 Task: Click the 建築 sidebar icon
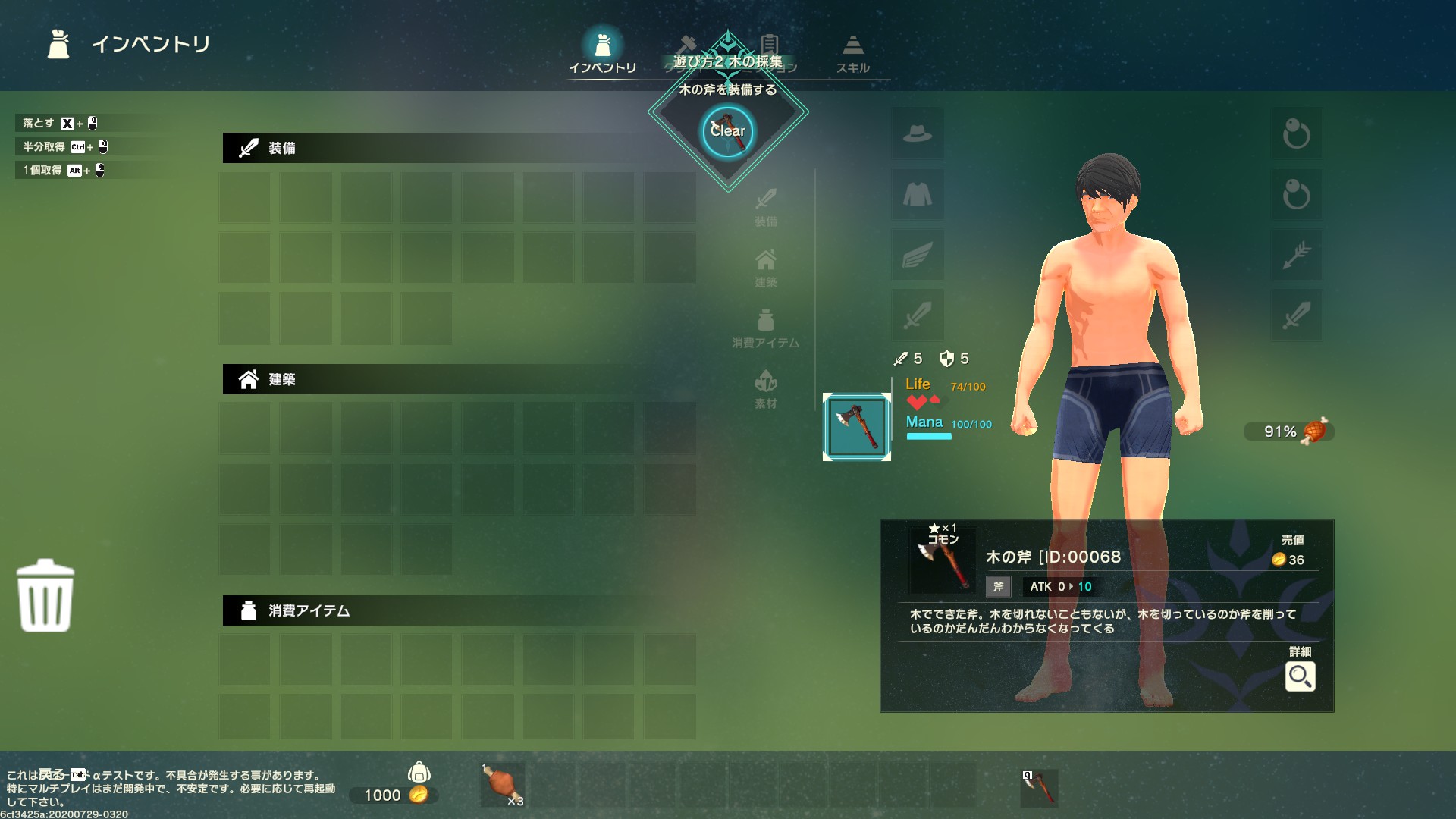click(x=766, y=267)
